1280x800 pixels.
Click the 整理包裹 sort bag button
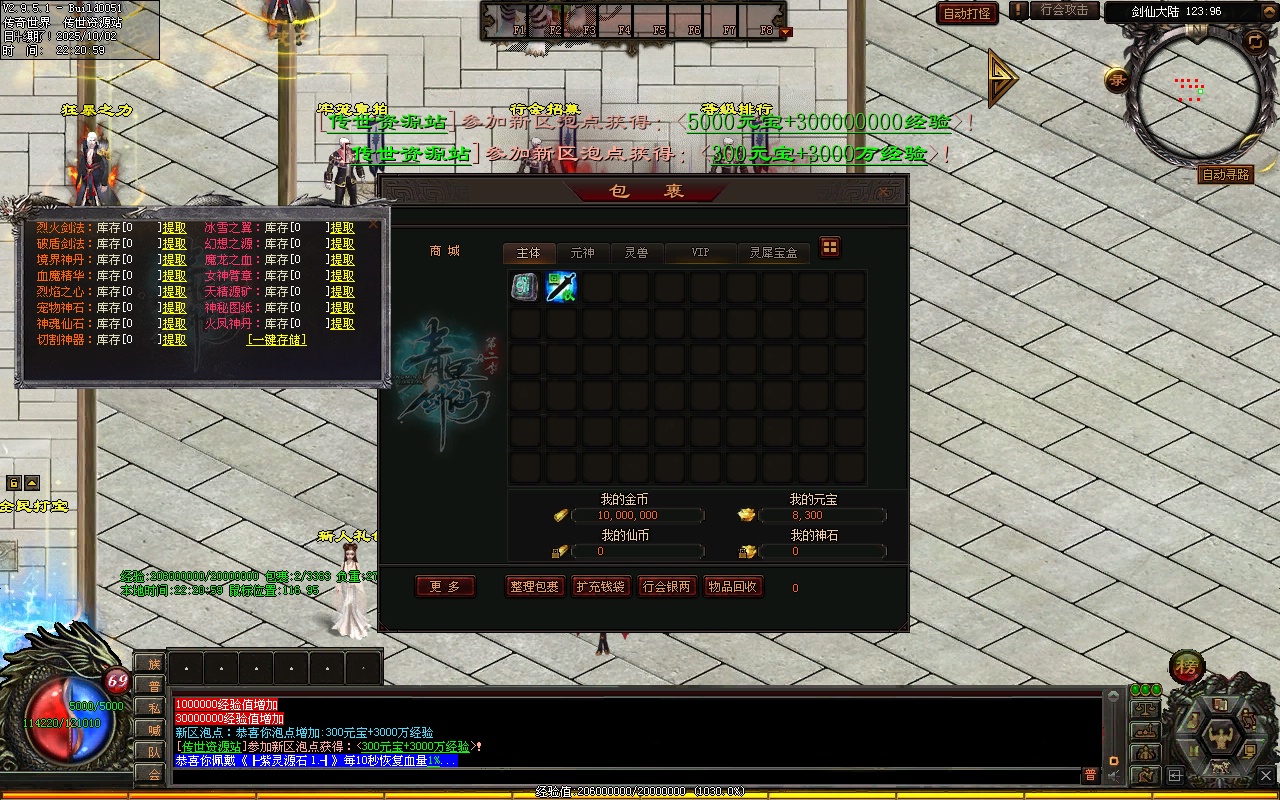coord(535,587)
